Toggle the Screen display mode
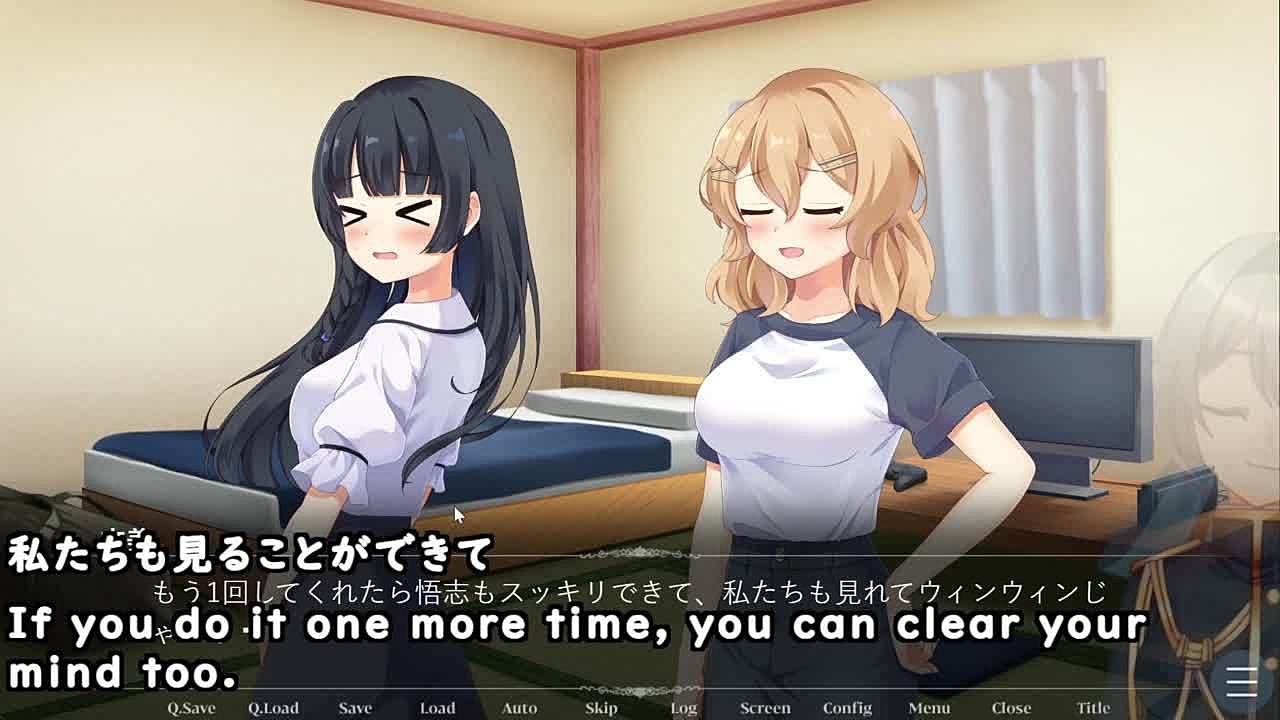Viewport: 1280px width, 720px height. (x=765, y=708)
